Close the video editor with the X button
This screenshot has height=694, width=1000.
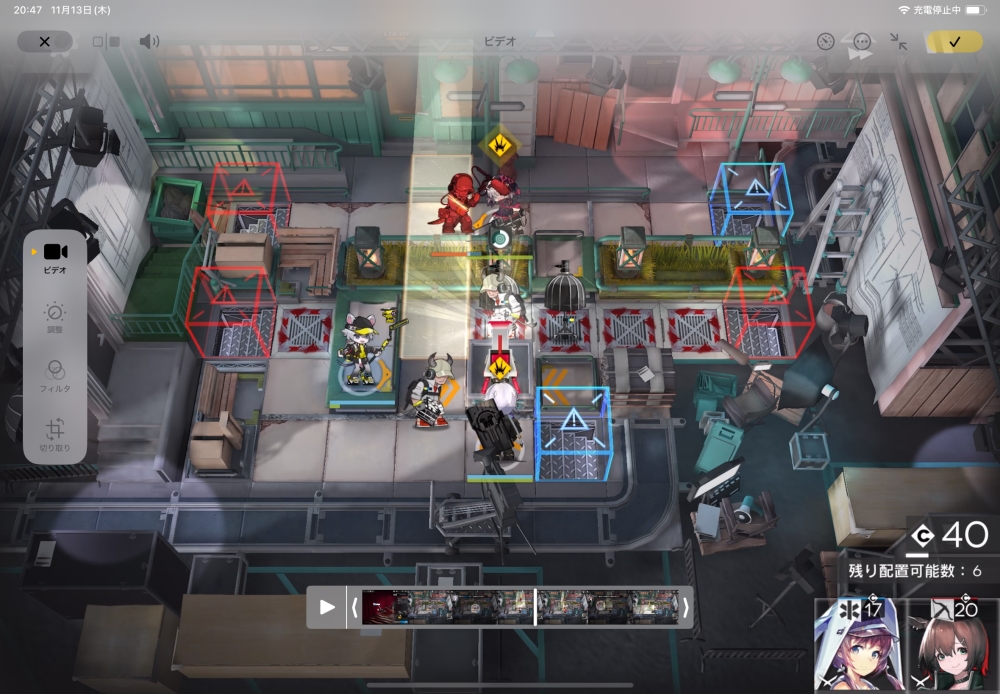click(44, 42)
